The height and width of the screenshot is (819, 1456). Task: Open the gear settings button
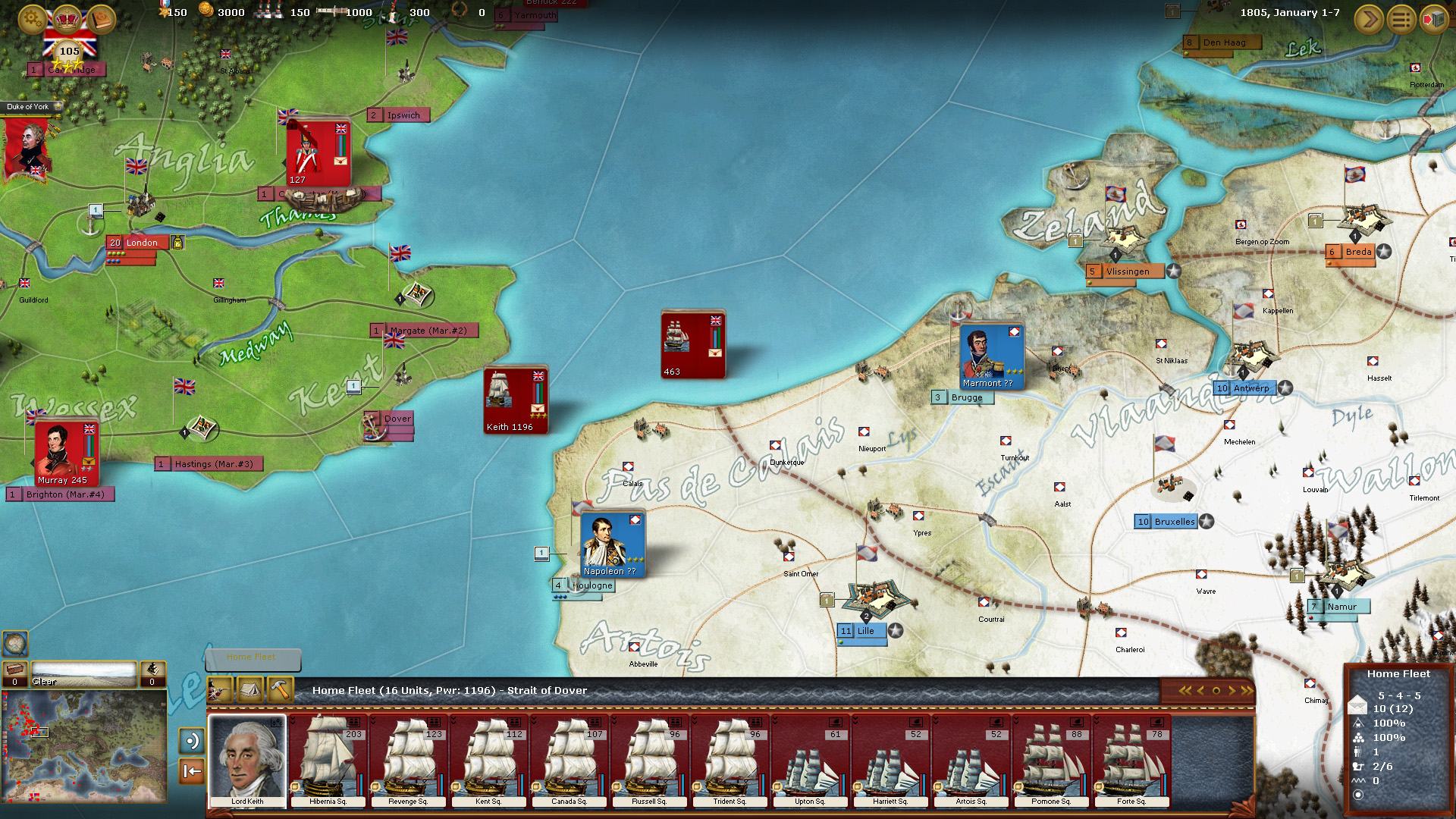33,18
